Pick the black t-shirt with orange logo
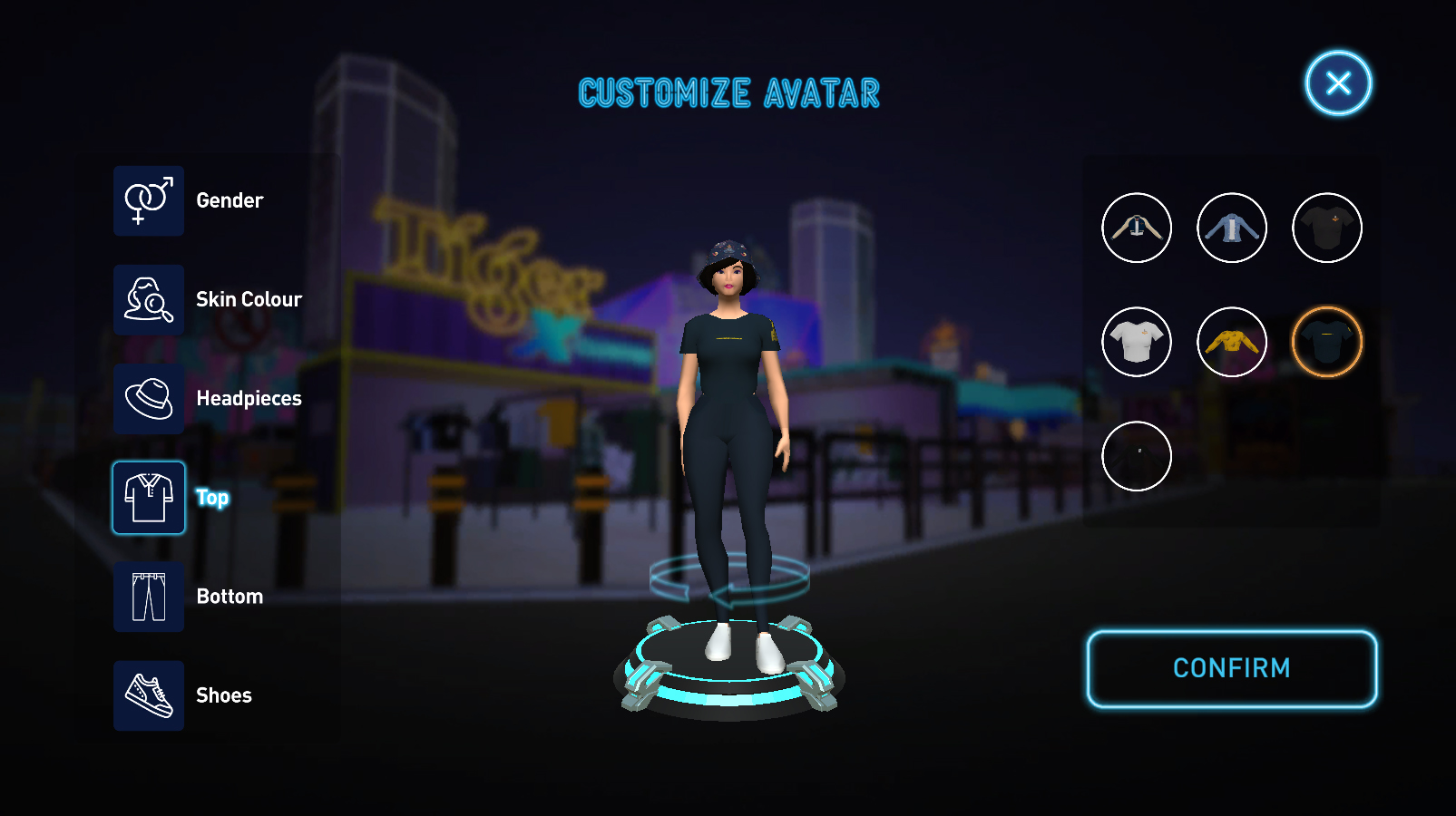Viewport: 1456px width, 816px height. [x=1327, y=228]
